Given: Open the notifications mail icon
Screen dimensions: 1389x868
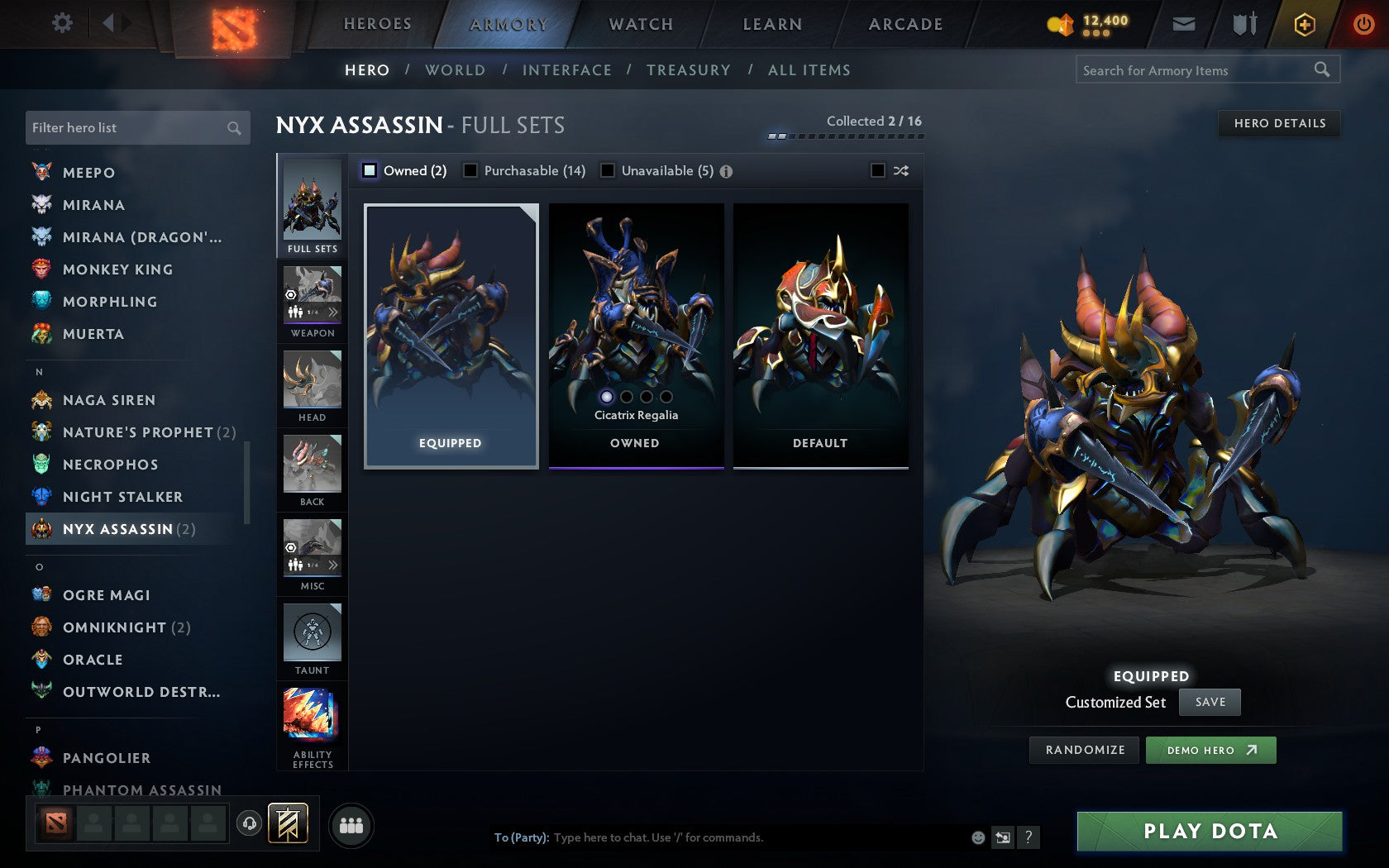Looking at the screenshot, I should [1184, 24].
